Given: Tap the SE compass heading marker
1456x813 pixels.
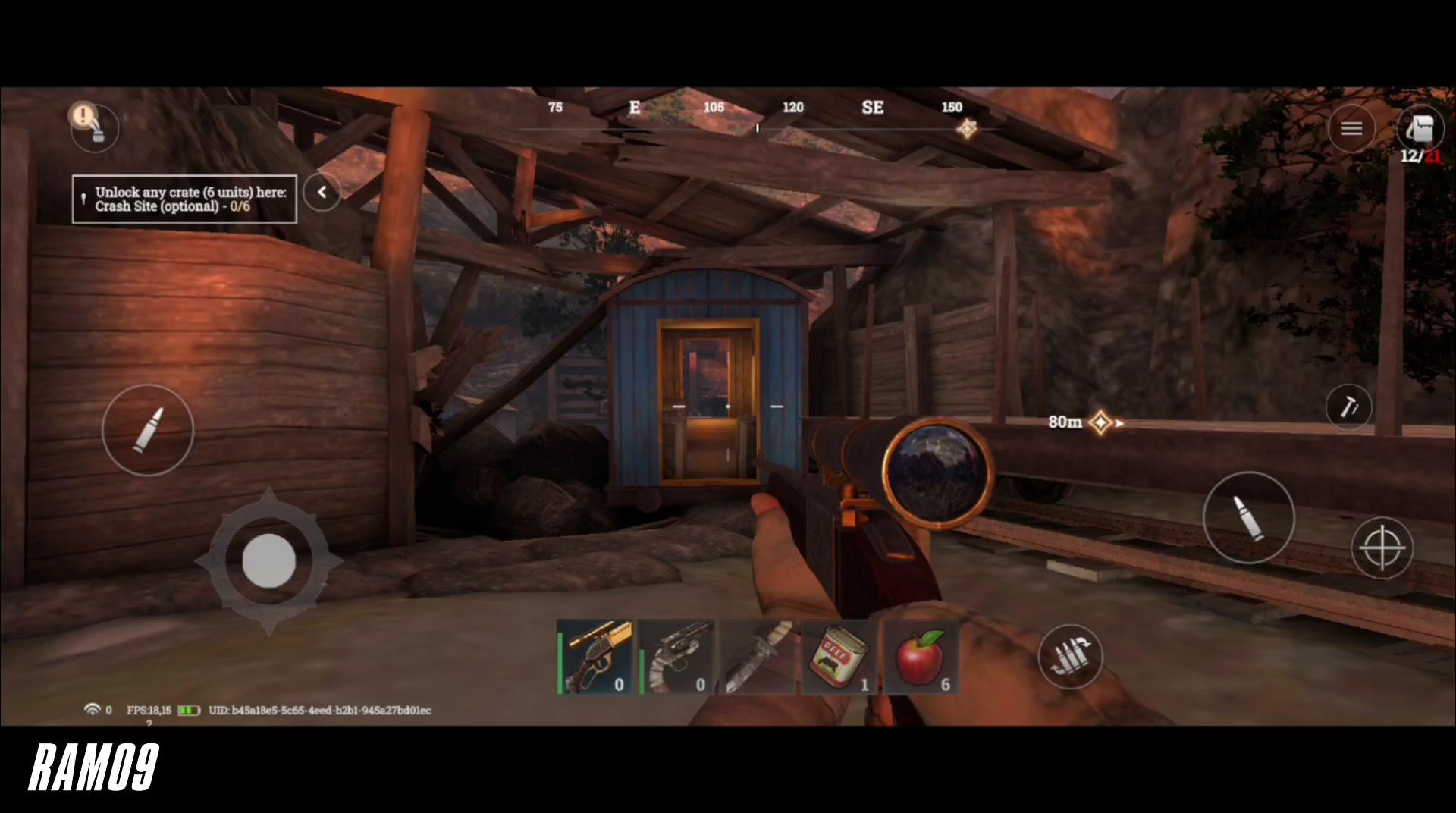Looking at the screenshot, I should coord(873,108).
